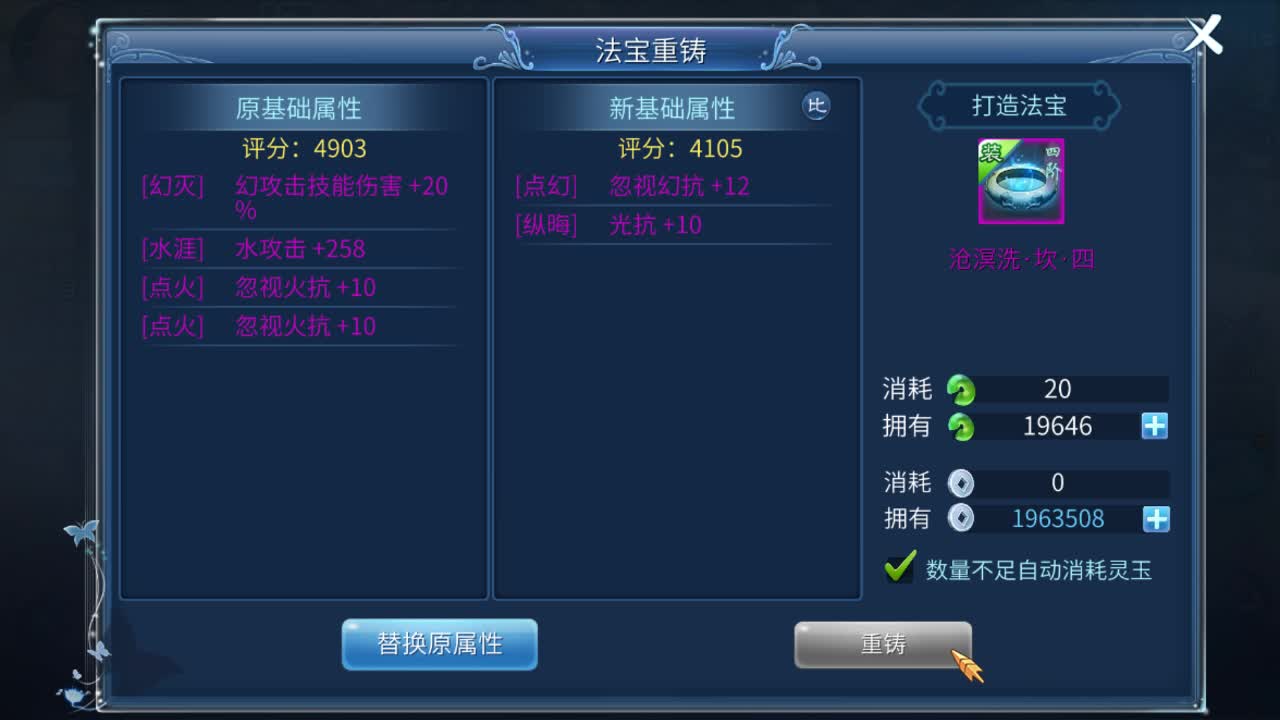The width and height of the screenshot is (1280, 720).
Task: Click the silver coin icon beside 拥有 1963508
Action: (962, 519)
